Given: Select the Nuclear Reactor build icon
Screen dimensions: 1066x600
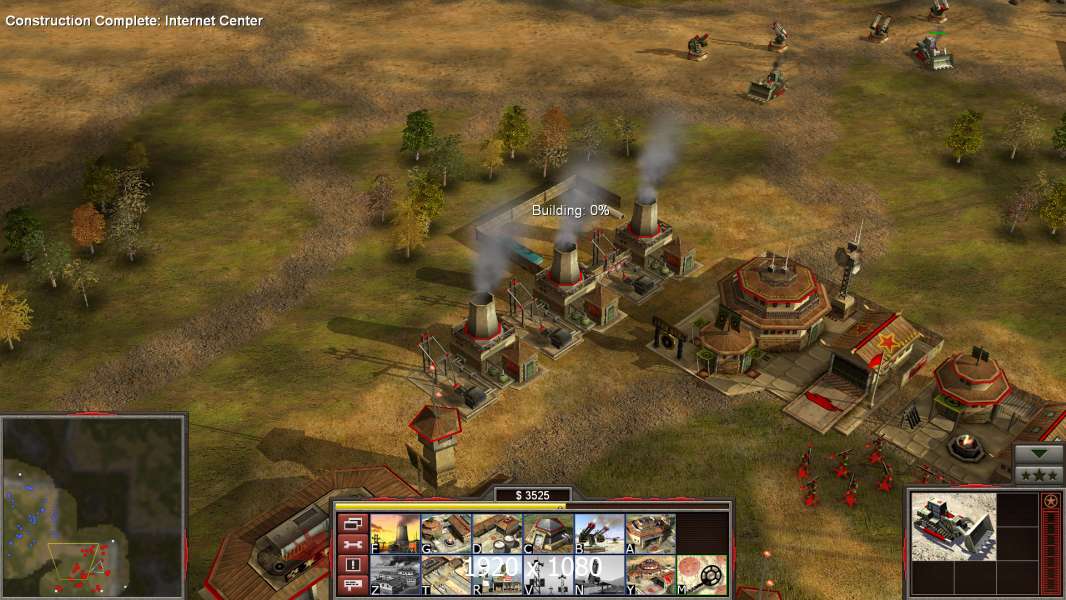Looking at the screenshot, I should point(395,534).
